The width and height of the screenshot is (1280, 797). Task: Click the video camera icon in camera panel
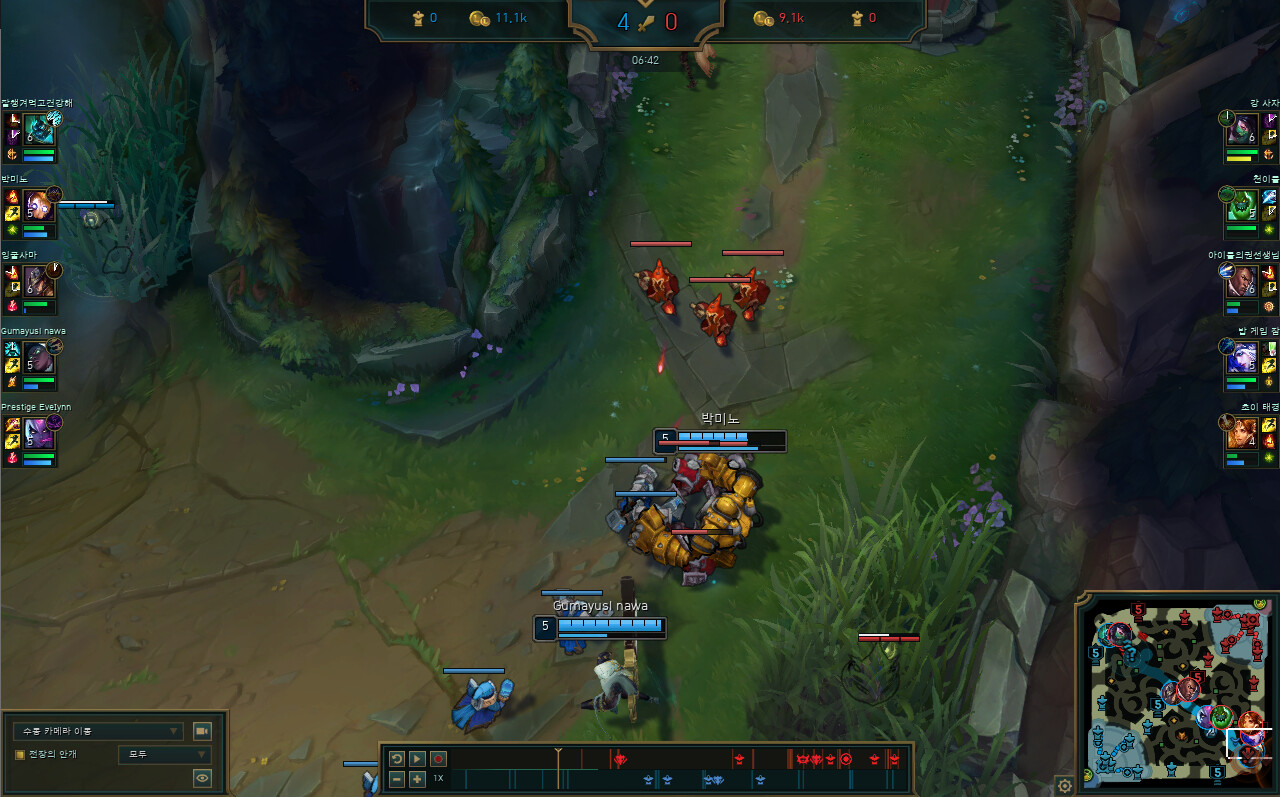(x=202, y=731)
